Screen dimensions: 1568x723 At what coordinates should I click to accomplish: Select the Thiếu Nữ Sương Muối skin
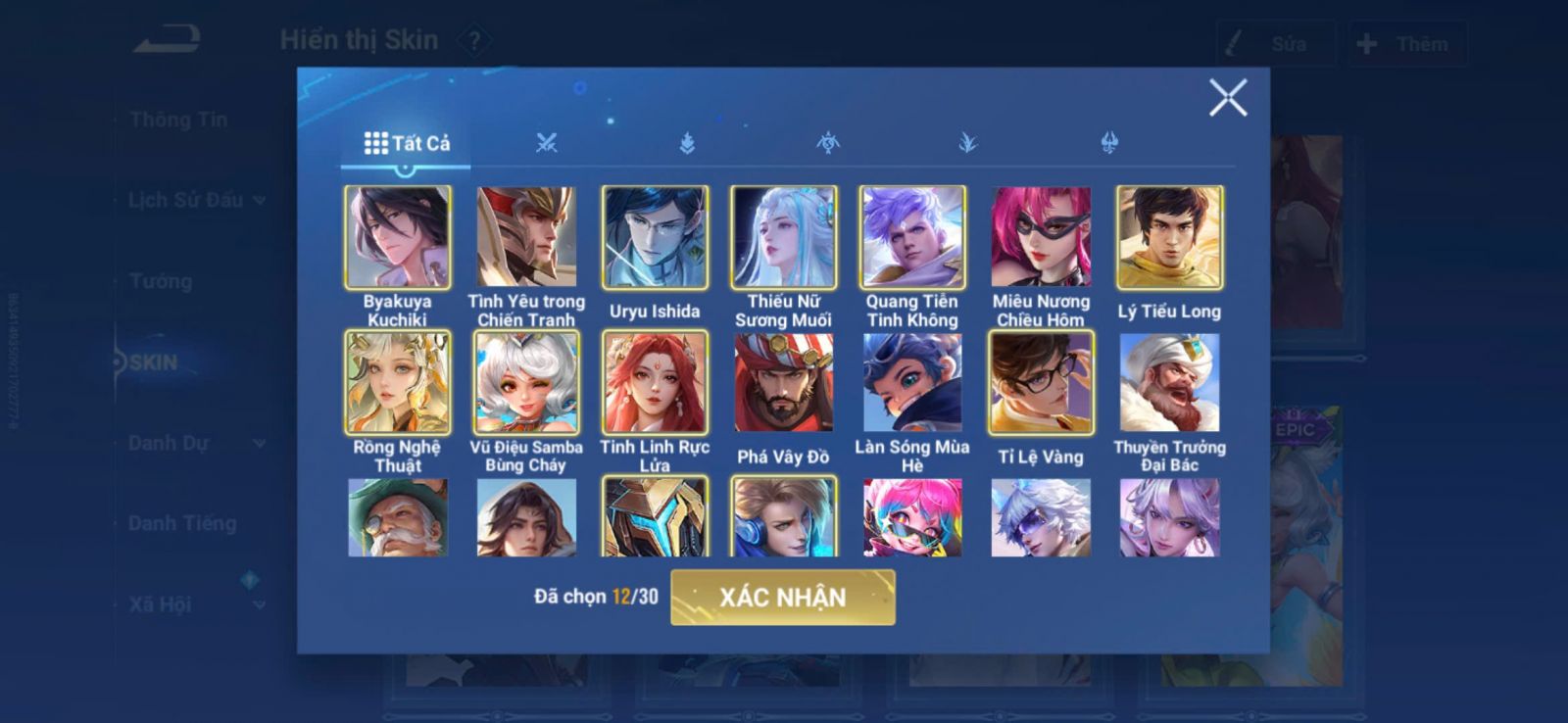tap(783, 237)
